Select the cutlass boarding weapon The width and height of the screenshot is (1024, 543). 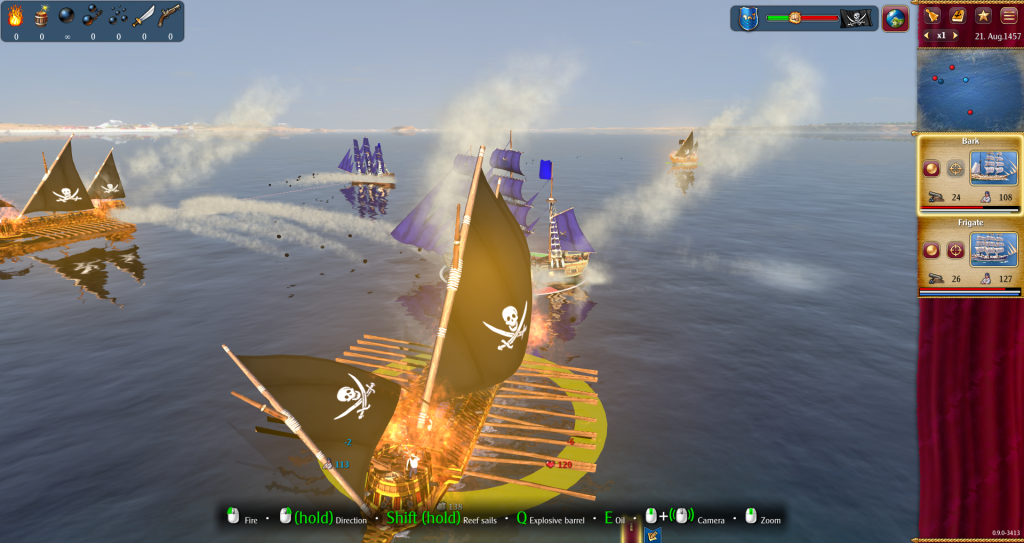coord(144,16)
